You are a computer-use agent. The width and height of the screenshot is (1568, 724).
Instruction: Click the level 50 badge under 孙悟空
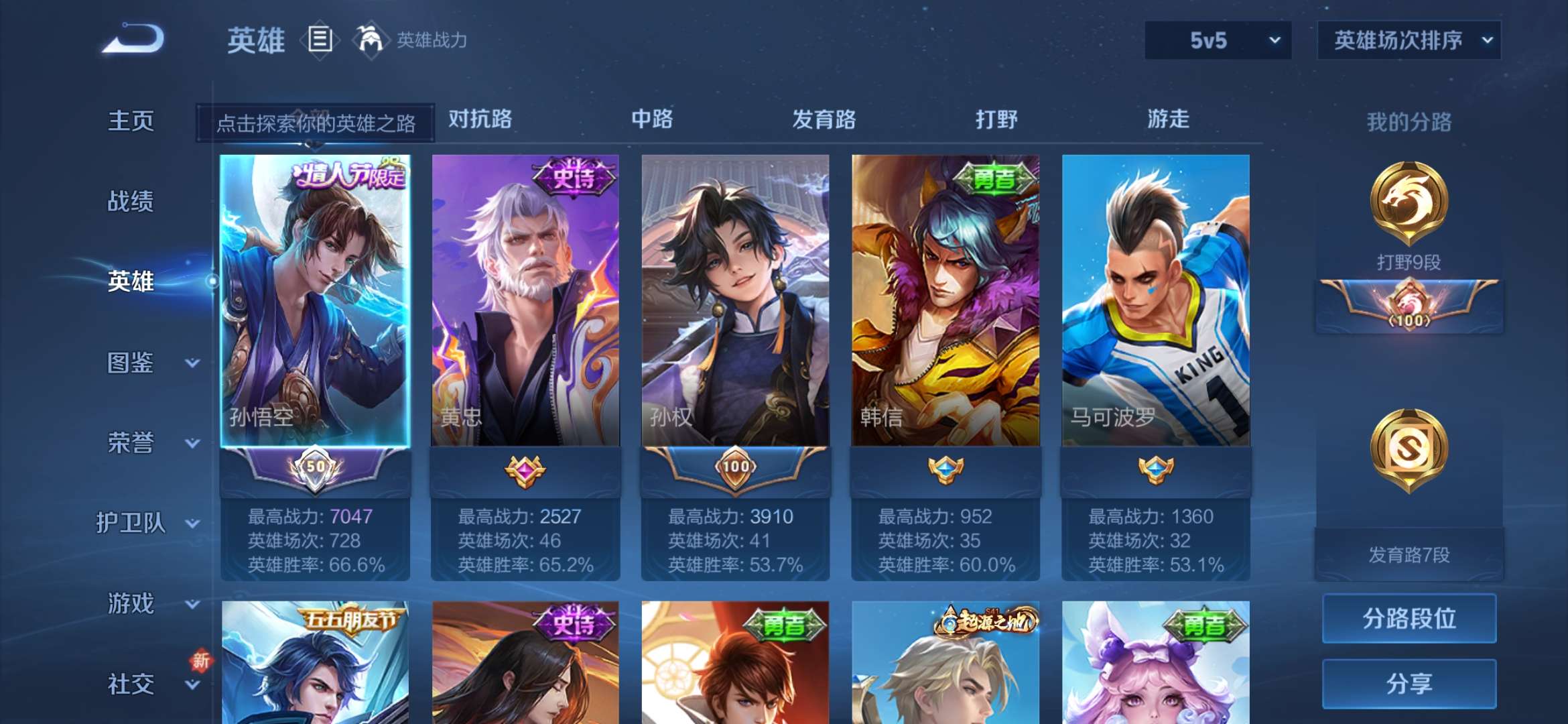tap(315, 470)
